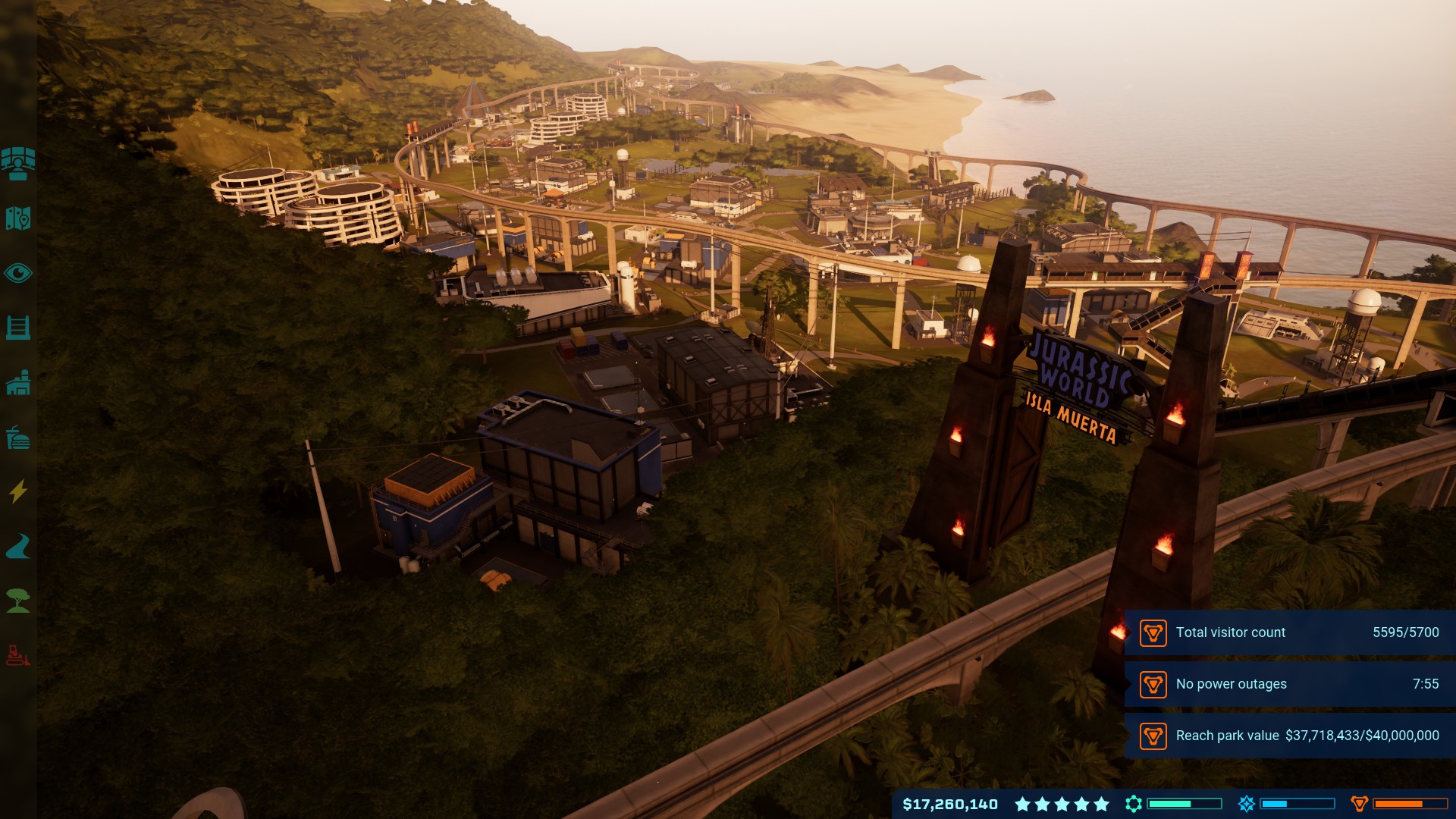The image size is (1456, 819).
Task: Select the Reach park value contract
Action: click(1289, 736)
